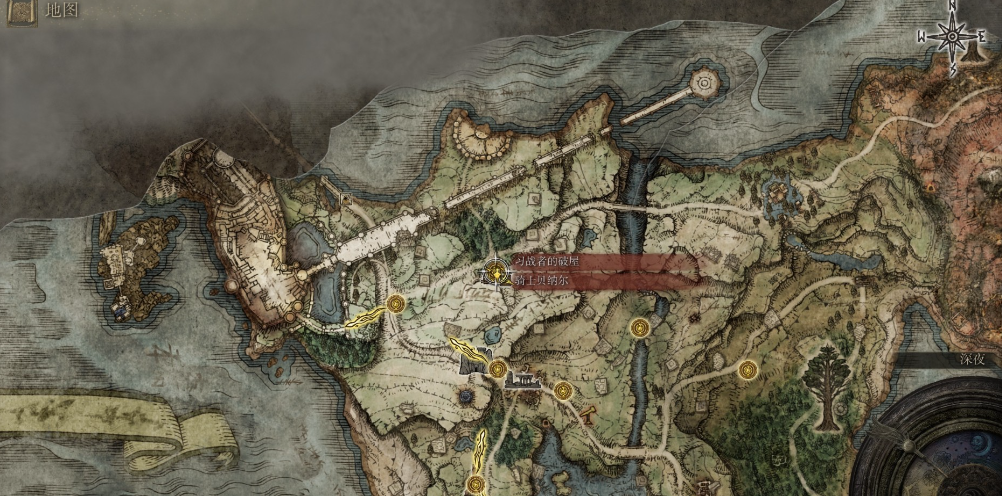Pick the grace beside the Stormgate icon

coord(498,371)
